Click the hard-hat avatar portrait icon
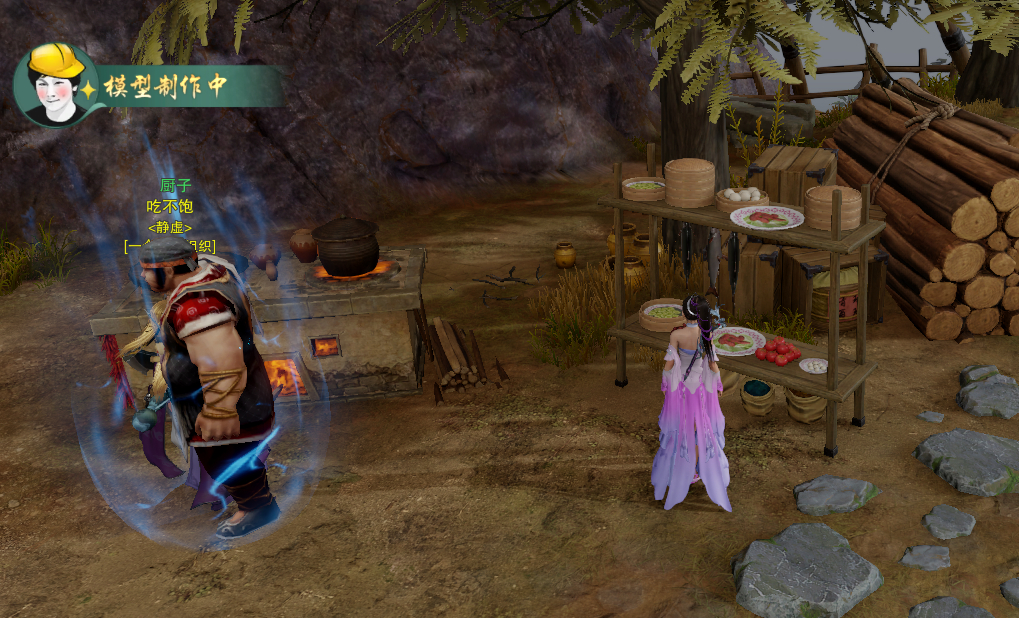1019x618 pixels. pyautogui.click(x=56, y=84)
